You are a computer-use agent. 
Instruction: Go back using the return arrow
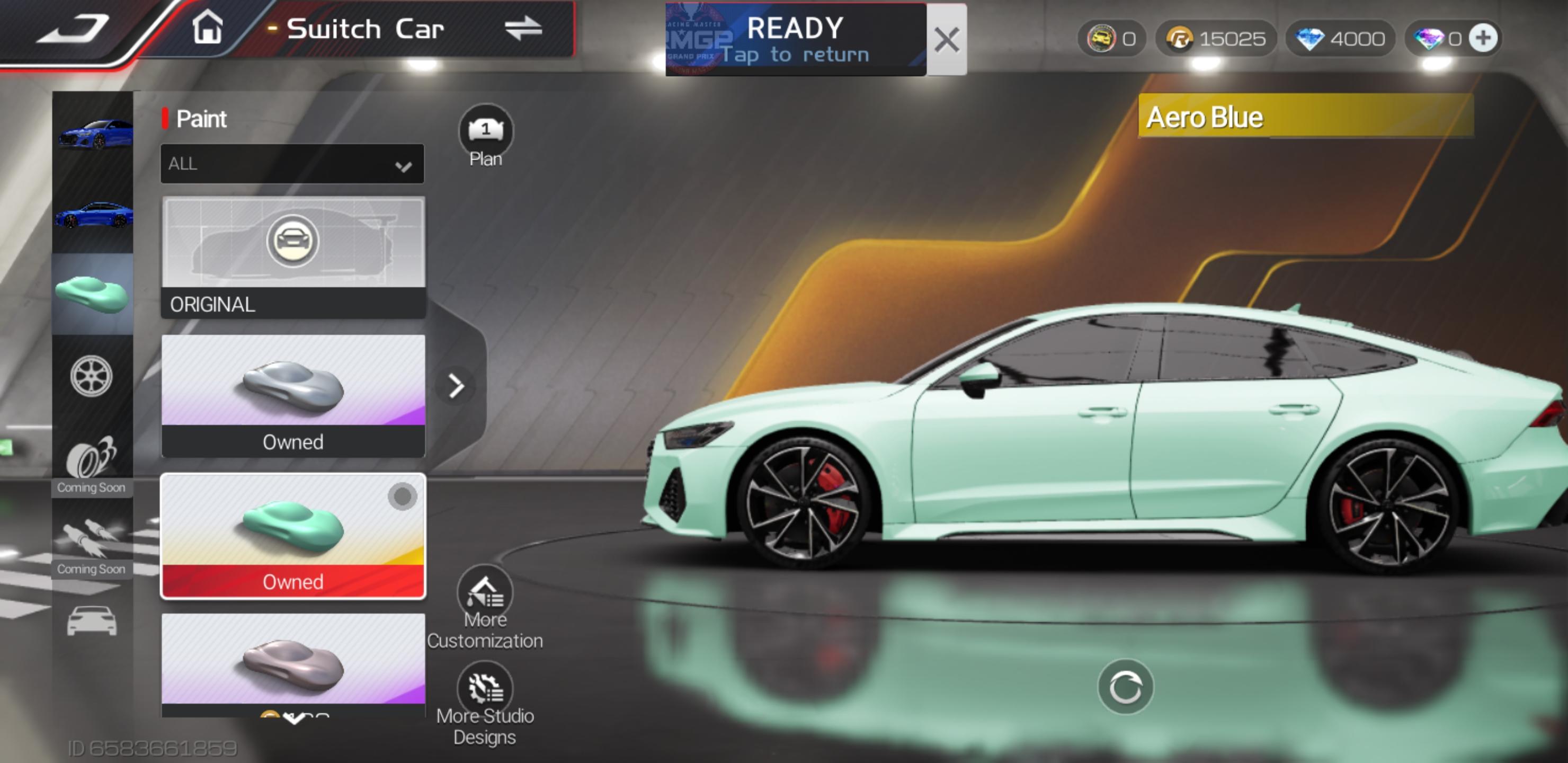(x=73, y=29)
